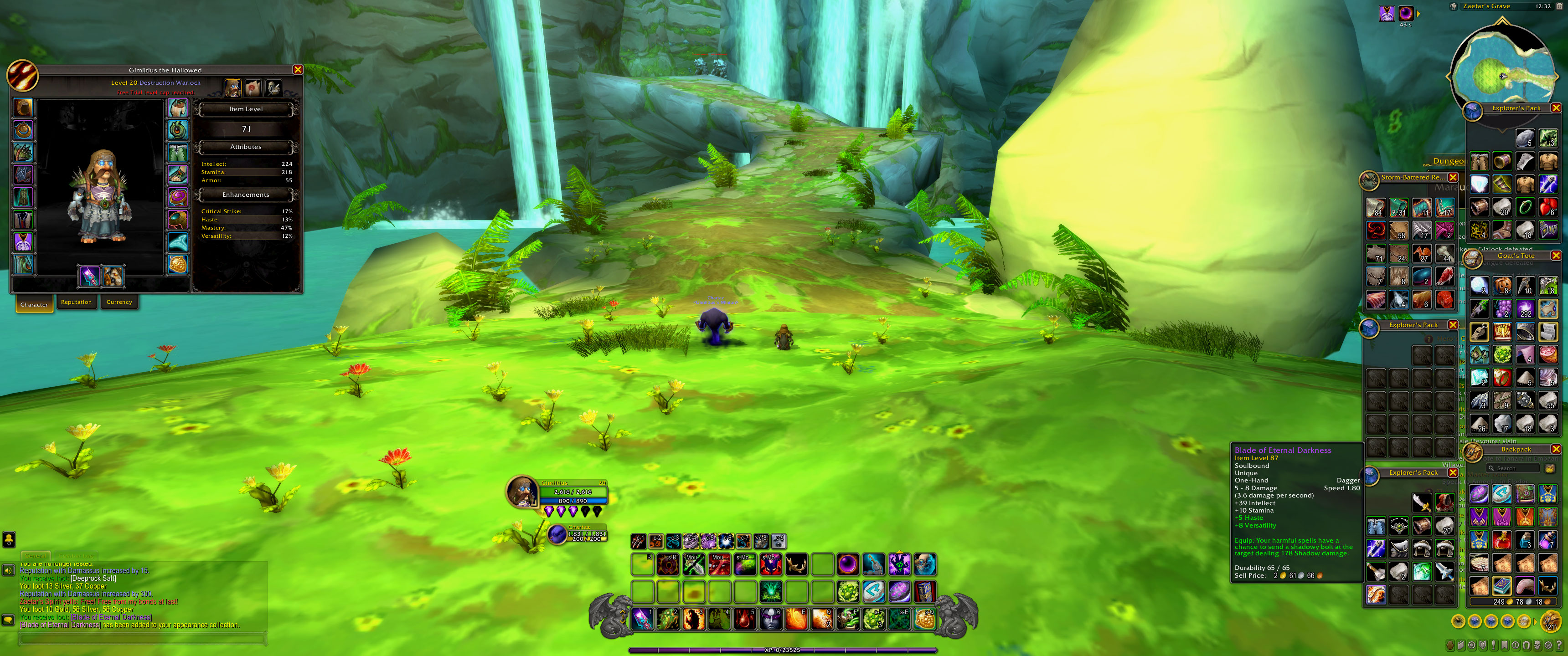Select the General chat tab

pyautogui.click(x=36, y=556)
